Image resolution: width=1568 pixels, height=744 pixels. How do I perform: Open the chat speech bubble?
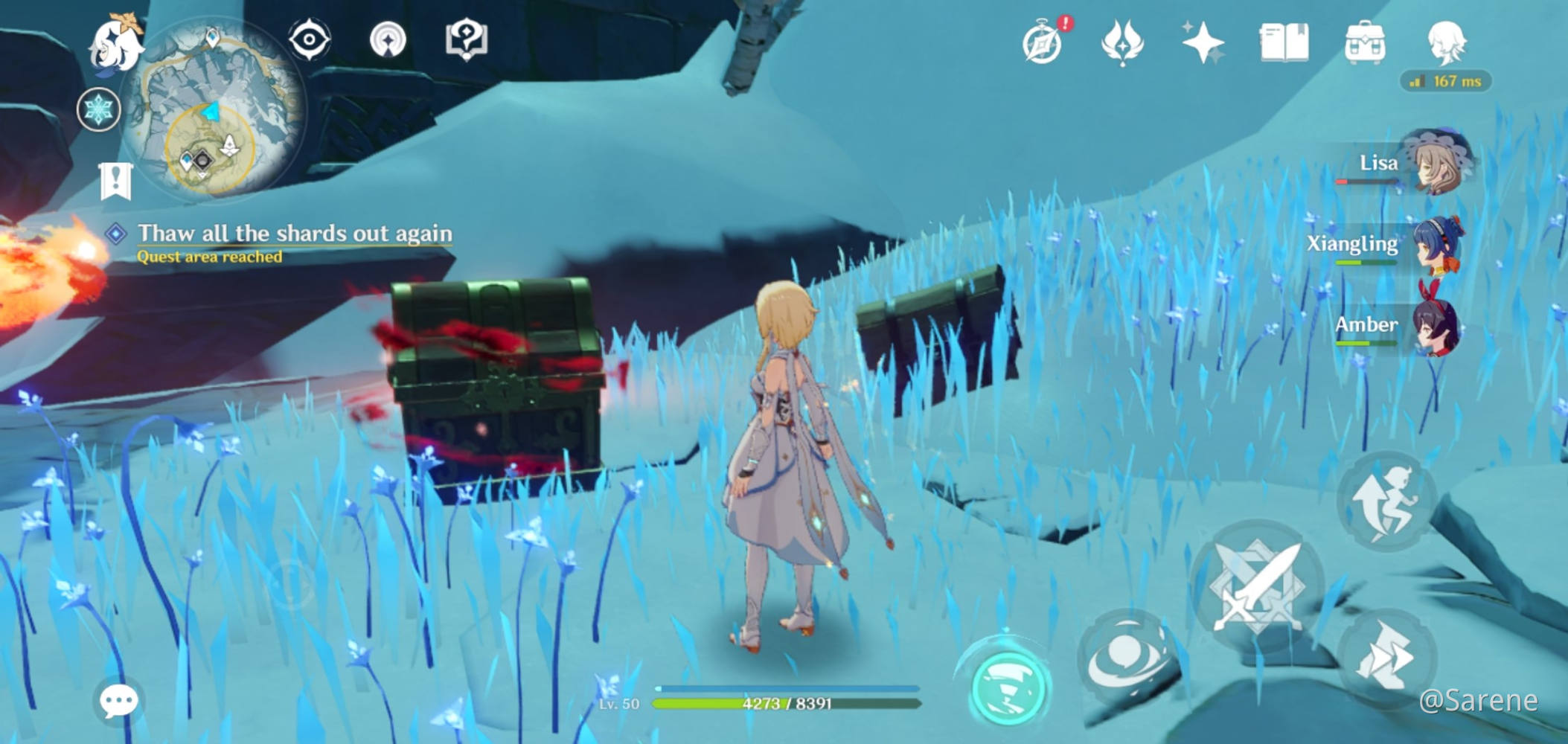click(x=119, y=700)
